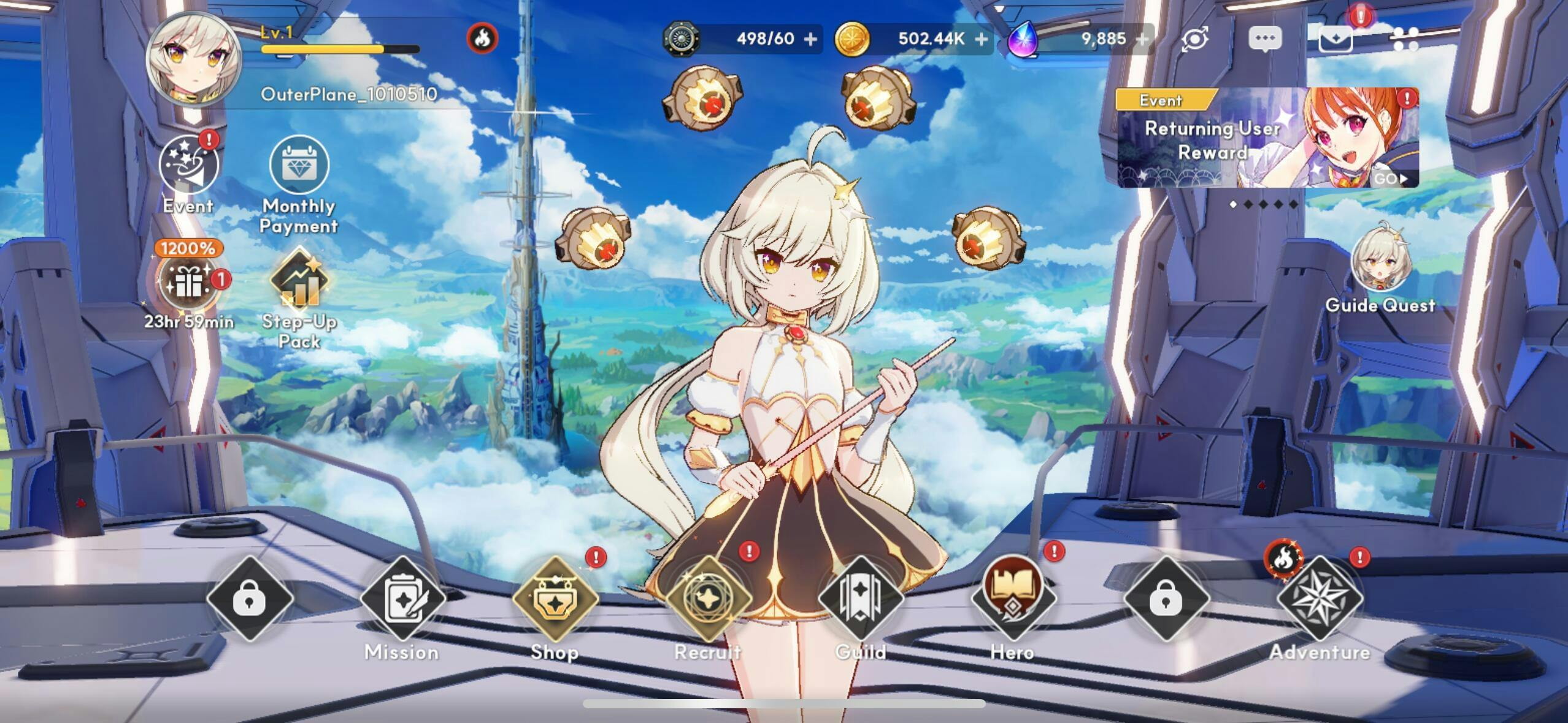The width and height of the screenshot is (1568, 723).
Task: Toggle the hide-UI eye icon
Action: (1195, 39)
